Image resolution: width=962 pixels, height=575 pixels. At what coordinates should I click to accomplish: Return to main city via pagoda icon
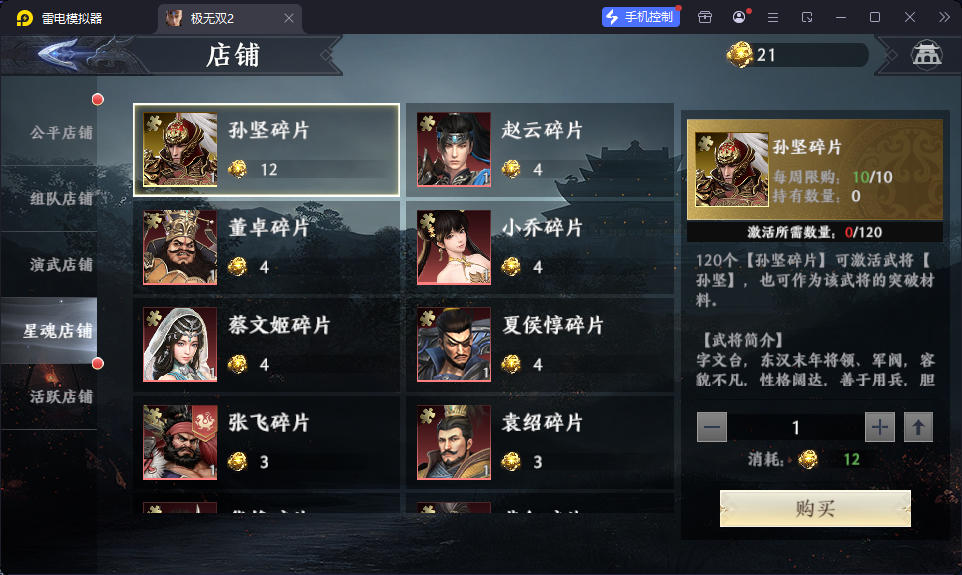point(927,55)
